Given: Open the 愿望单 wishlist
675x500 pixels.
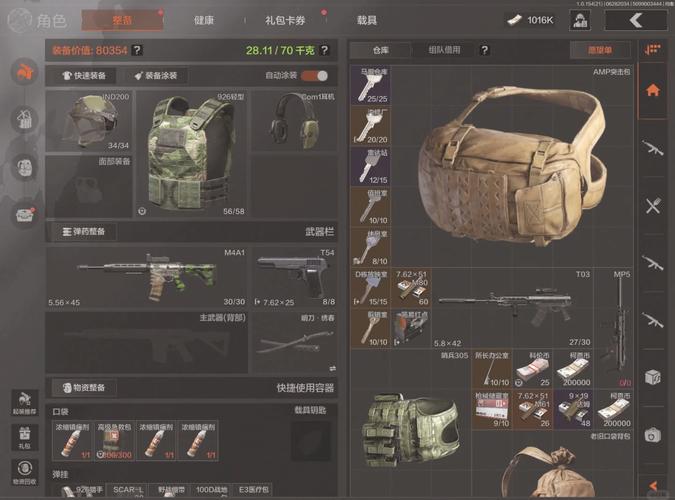Looking at the screenshot, I should [594, 49].
